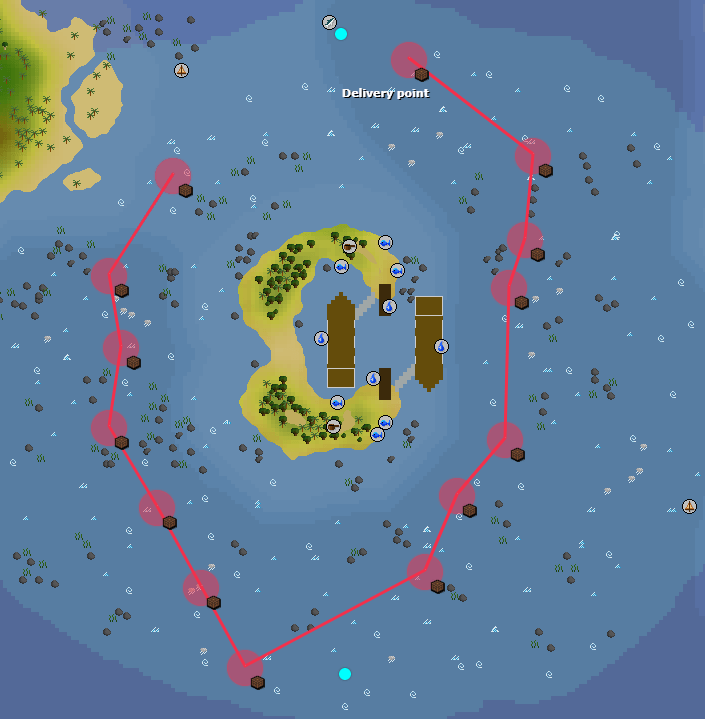Select the sailing ship icon near the palm-tree shore
This screenshot has width=705, height=719.
(181, 70)
